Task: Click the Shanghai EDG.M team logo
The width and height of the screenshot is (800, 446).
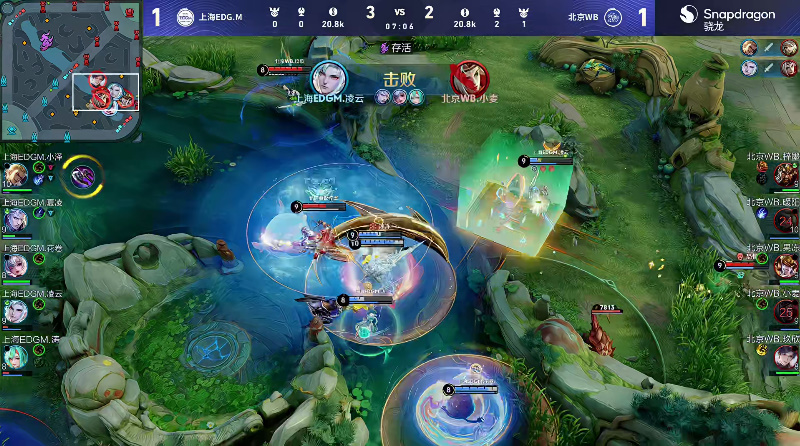Action: coord(186,17)
